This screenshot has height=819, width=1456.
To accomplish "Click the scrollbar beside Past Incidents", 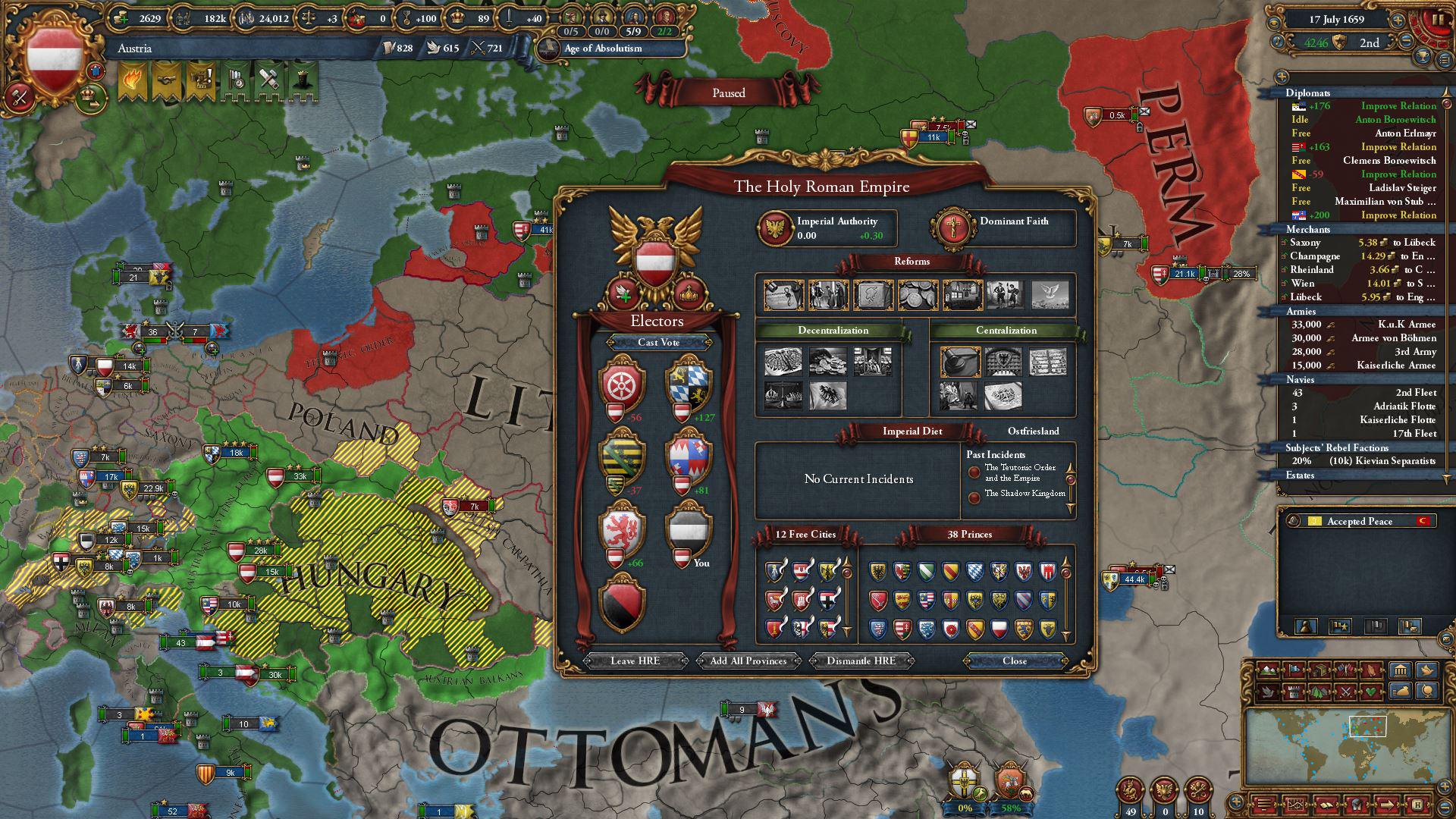I will (x=1070, y=478).
